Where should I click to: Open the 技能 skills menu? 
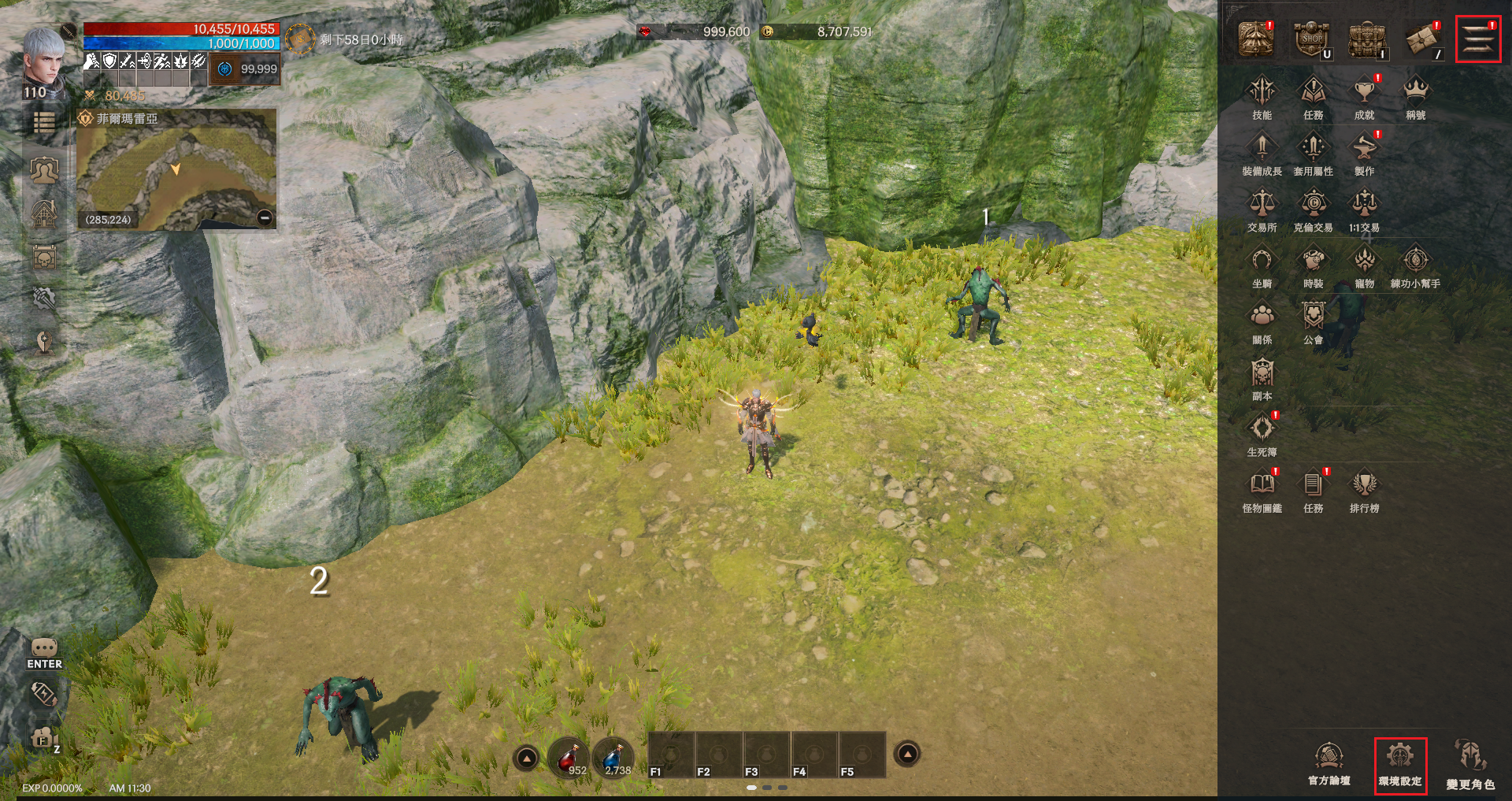pos(1262,98)
